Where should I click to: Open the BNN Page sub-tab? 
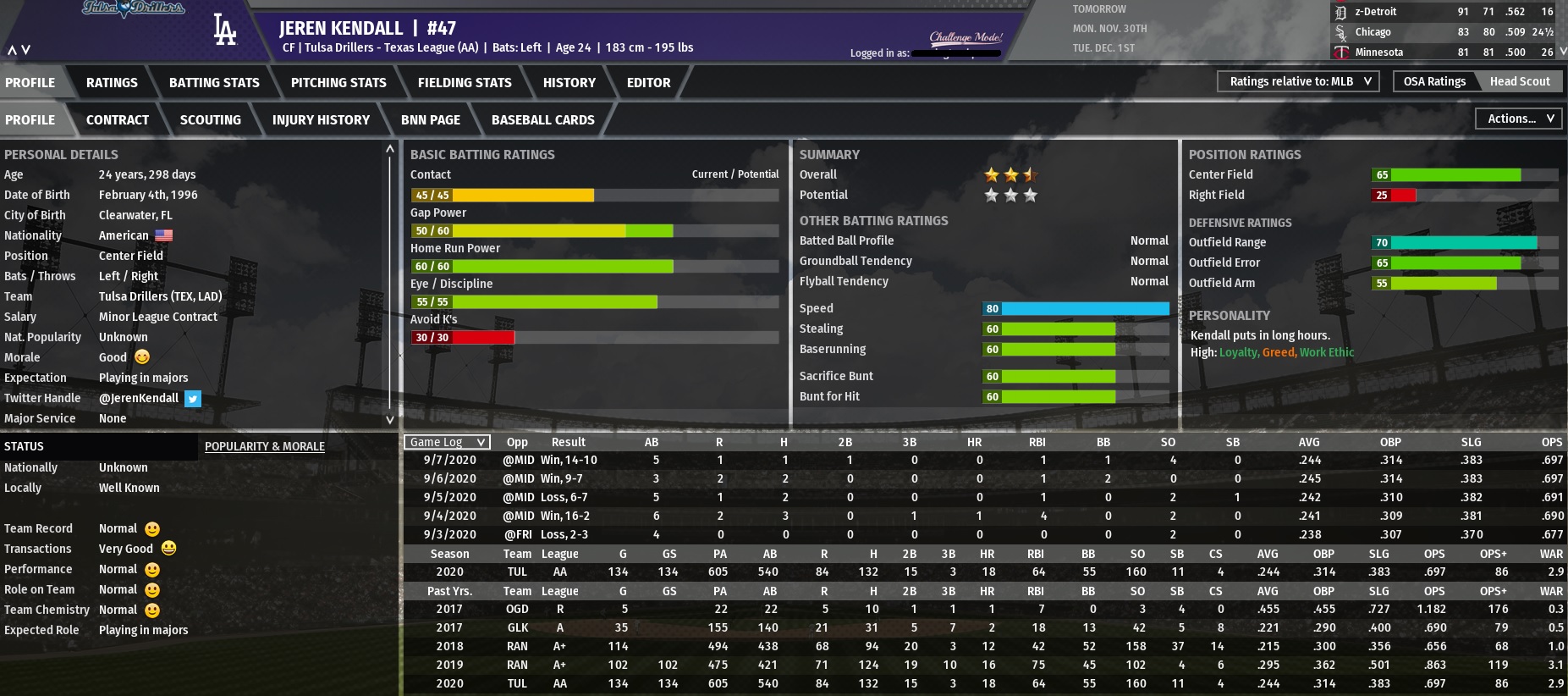tap(431, 119)
